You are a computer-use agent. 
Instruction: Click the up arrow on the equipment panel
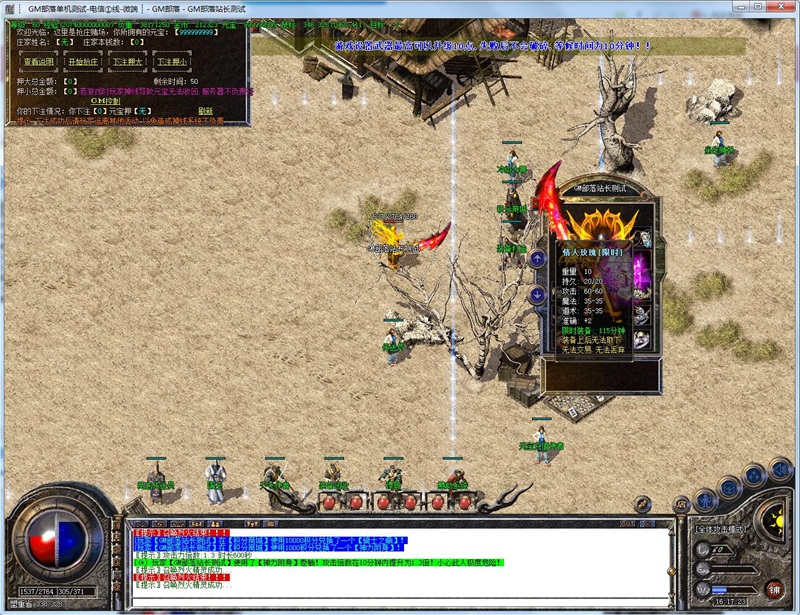click(x=538, y=258)
